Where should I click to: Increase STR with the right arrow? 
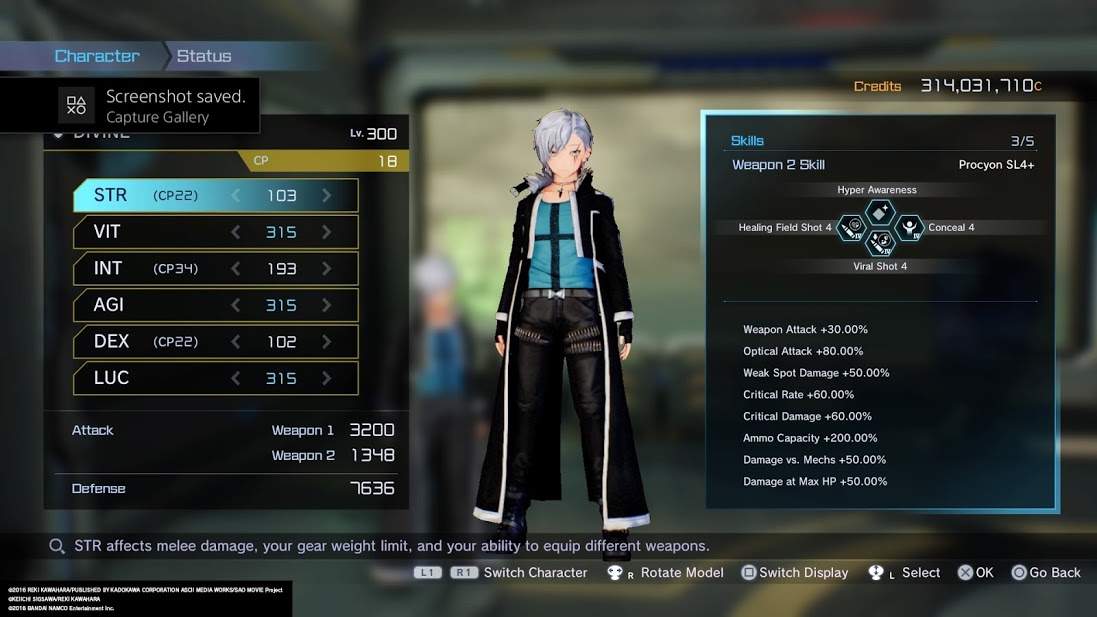[327, 196]
